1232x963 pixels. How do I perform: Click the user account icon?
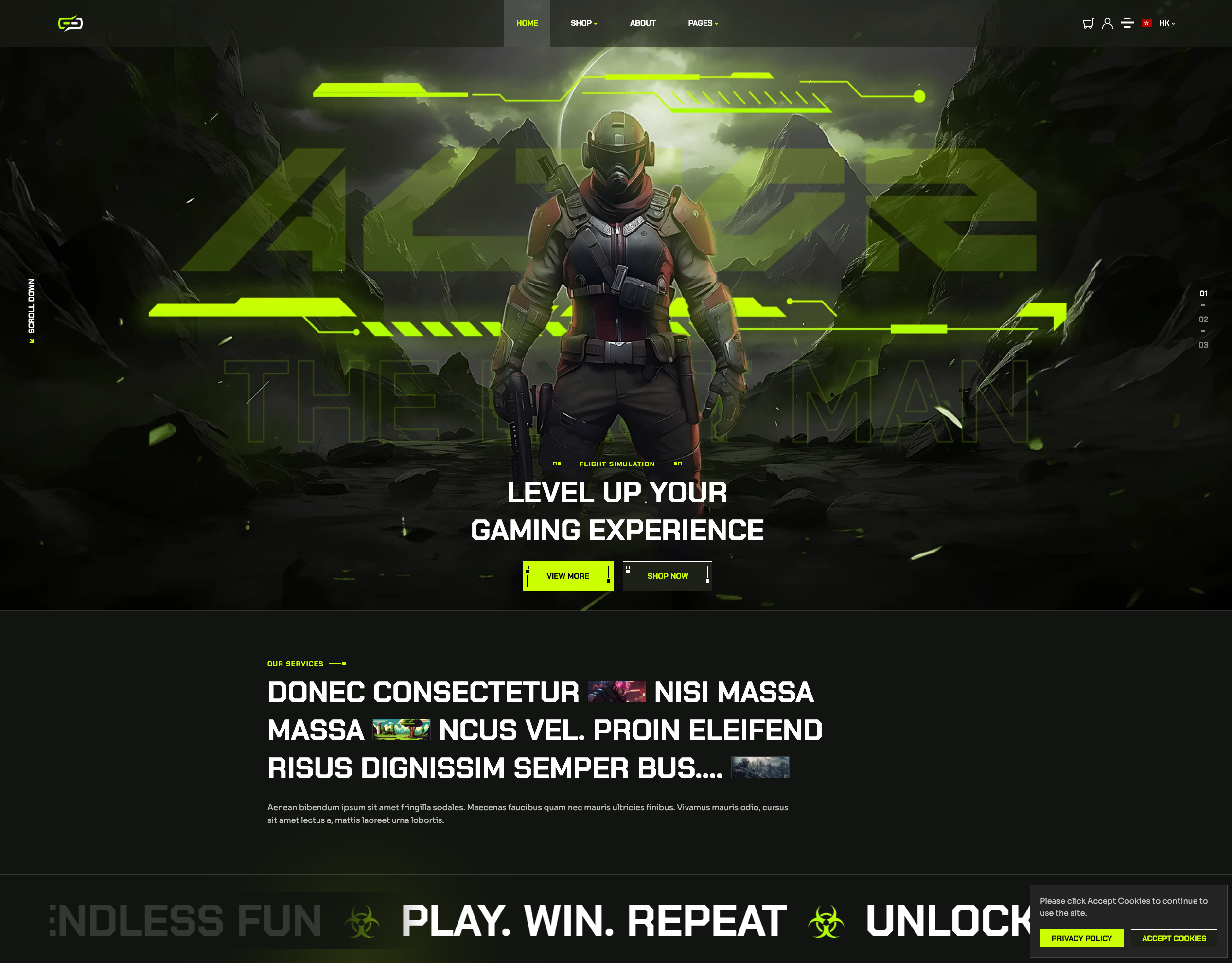(x=1108, y=22)
